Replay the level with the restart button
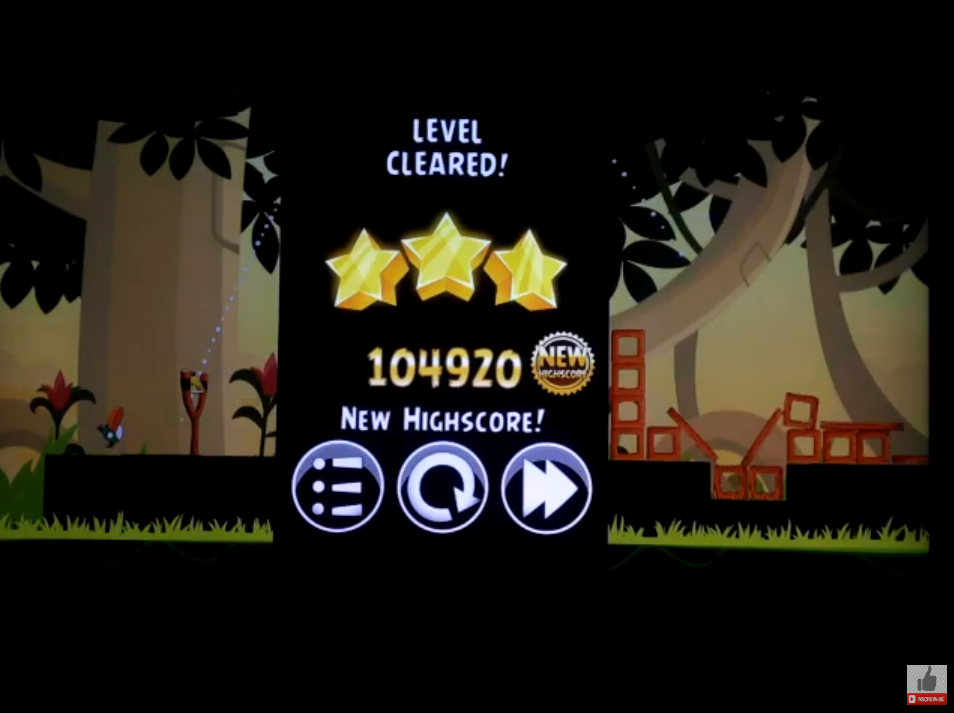This screenshot has width=954, height=713. 442,487
